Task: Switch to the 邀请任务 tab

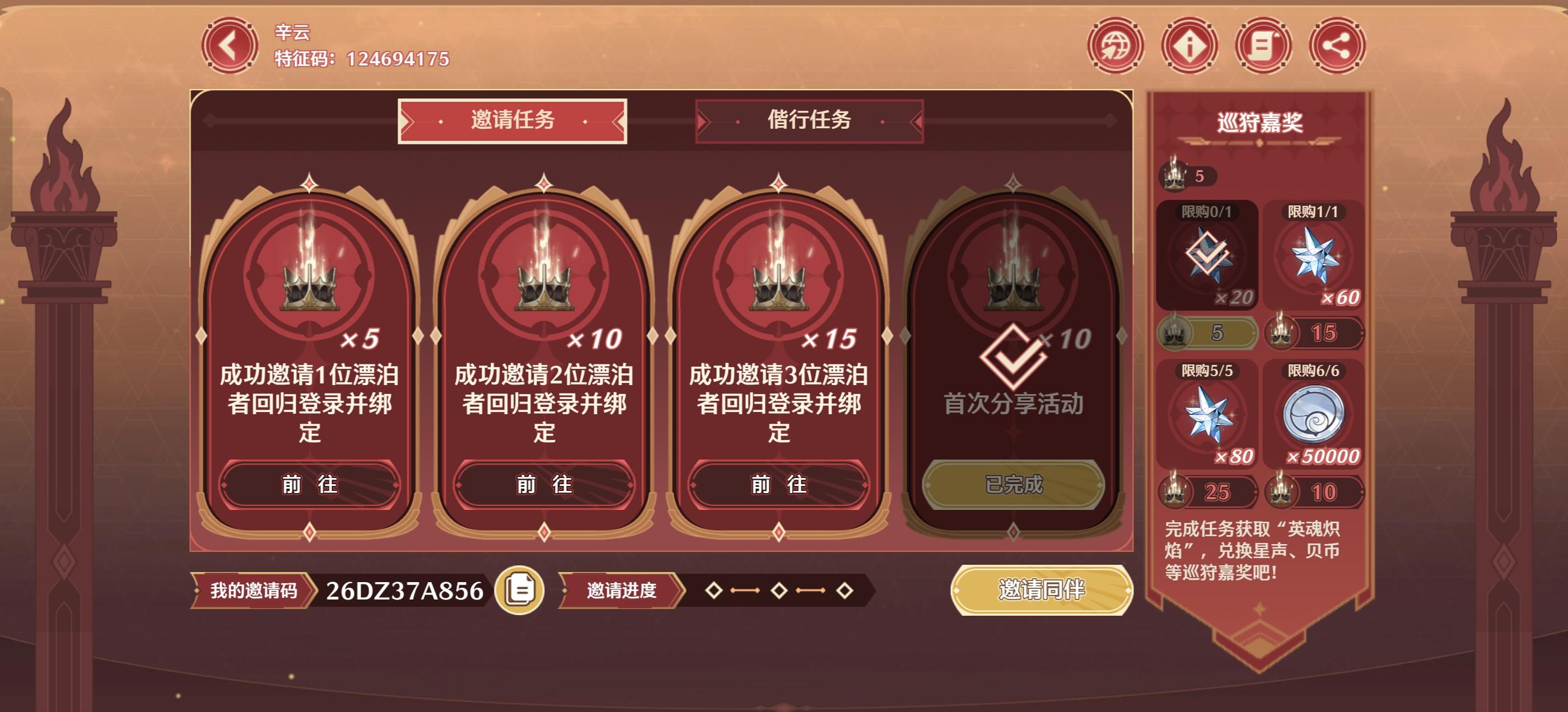Action: (512, 121)
